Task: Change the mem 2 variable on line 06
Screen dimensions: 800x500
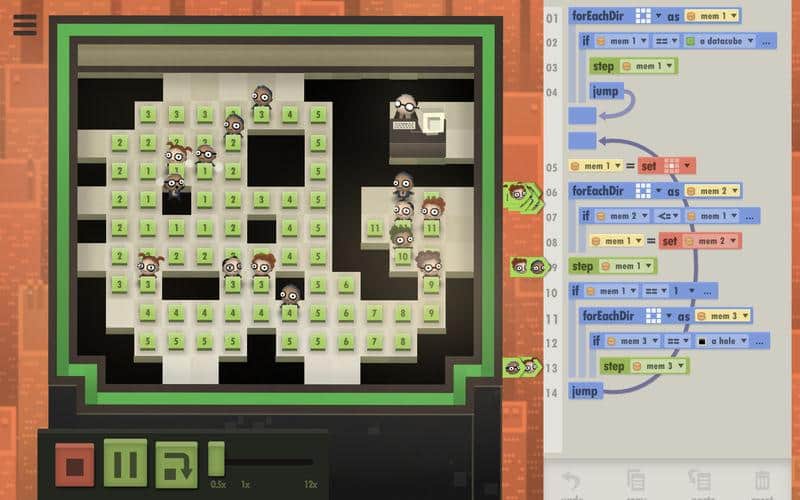Action: click(x=713, y=191)
